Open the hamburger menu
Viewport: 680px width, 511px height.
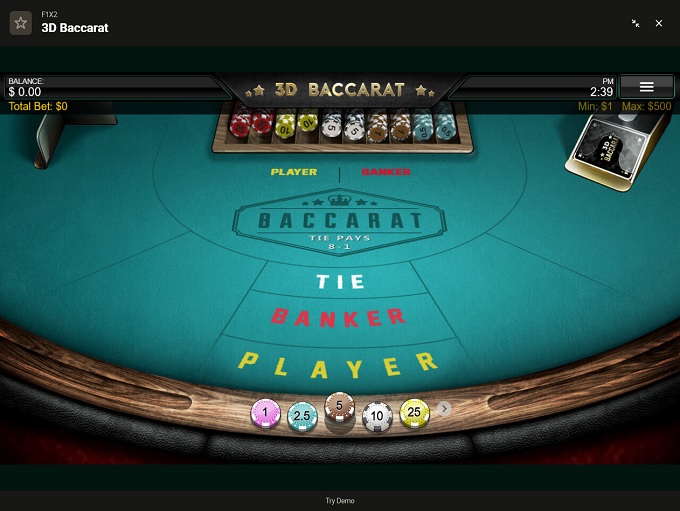pyautogui.click(x=646, y=87)
